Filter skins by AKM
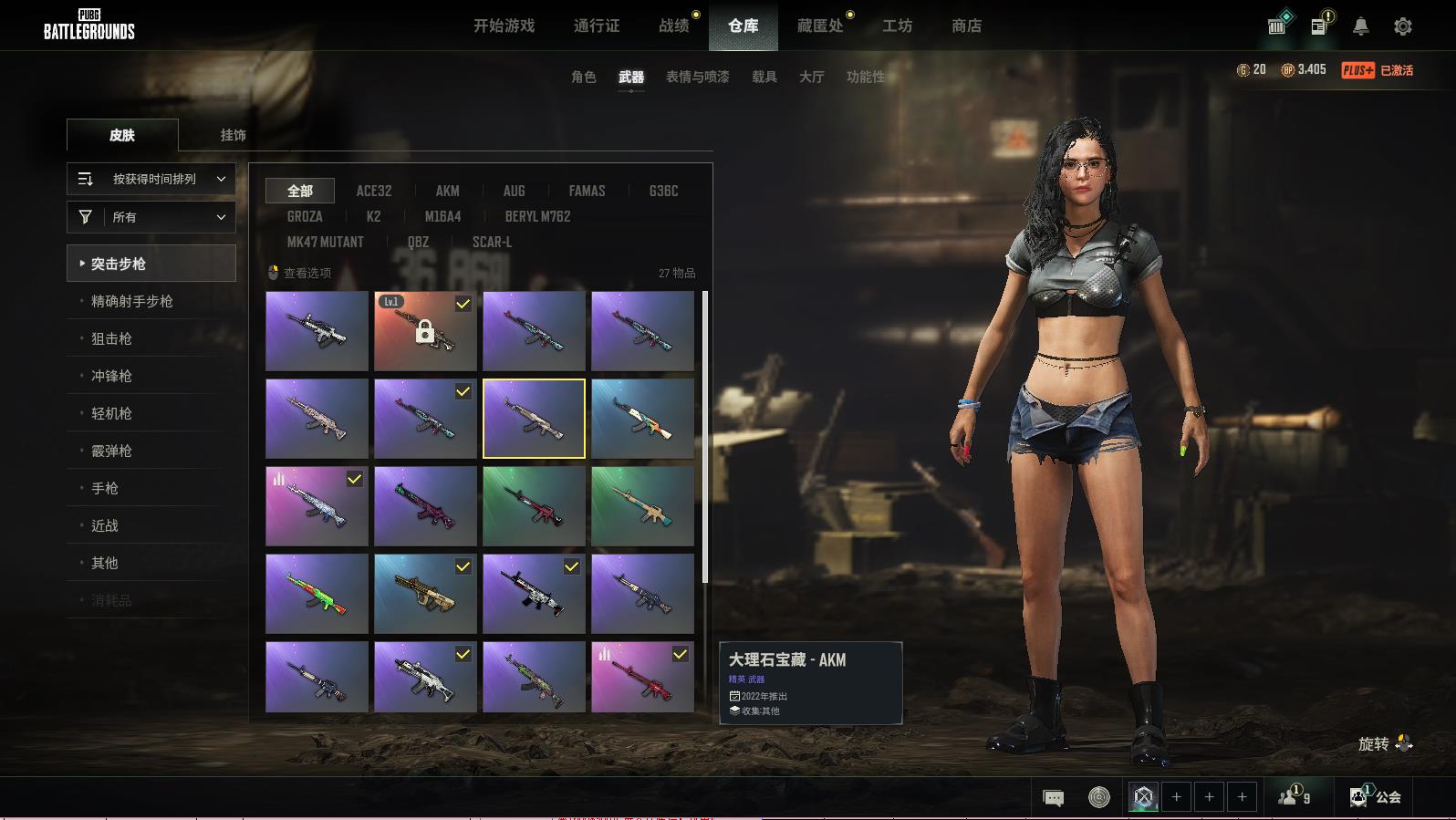The image size is (1456, 820). 447,191
